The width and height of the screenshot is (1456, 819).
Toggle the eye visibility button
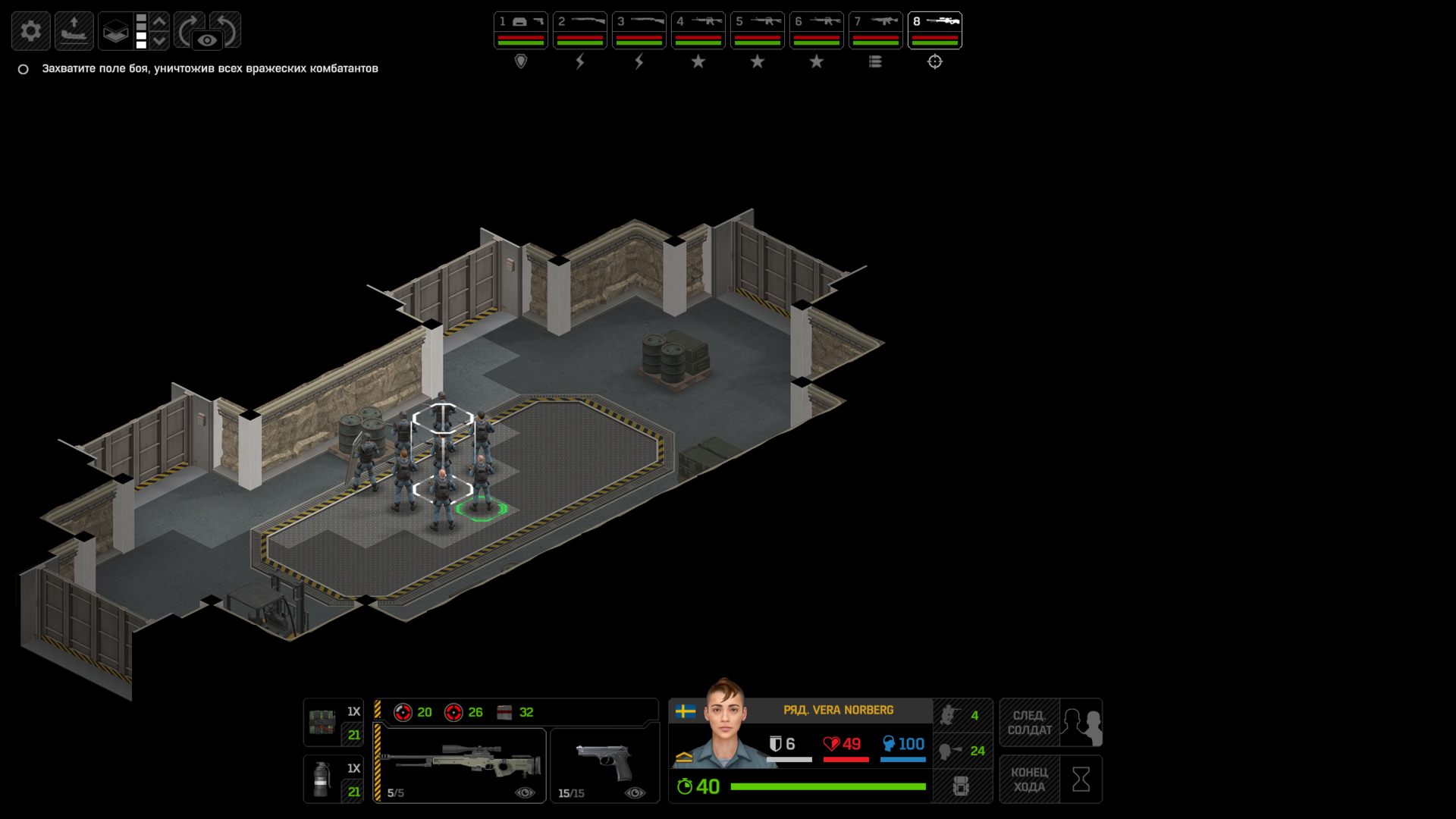tap(207, 40)
